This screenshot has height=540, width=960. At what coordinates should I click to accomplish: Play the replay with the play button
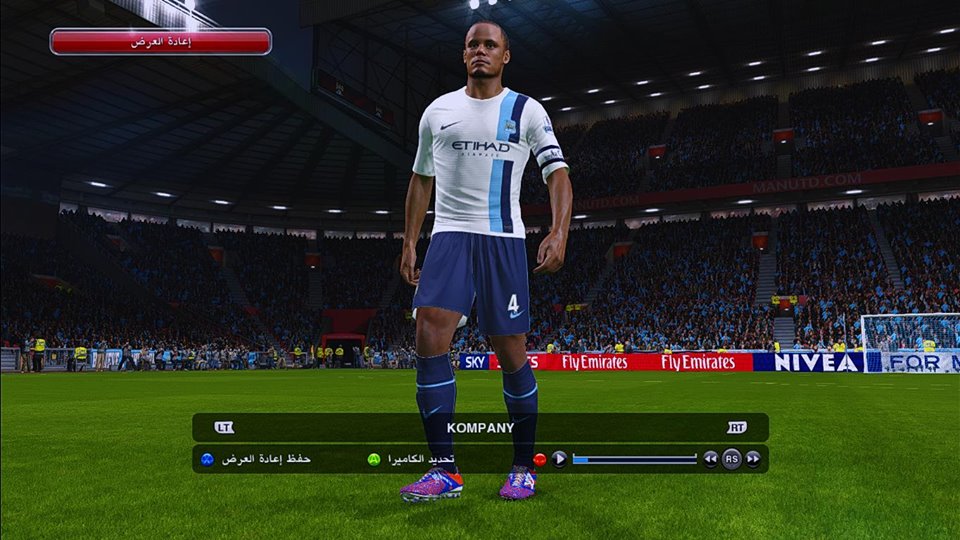[x=559, y=459]
